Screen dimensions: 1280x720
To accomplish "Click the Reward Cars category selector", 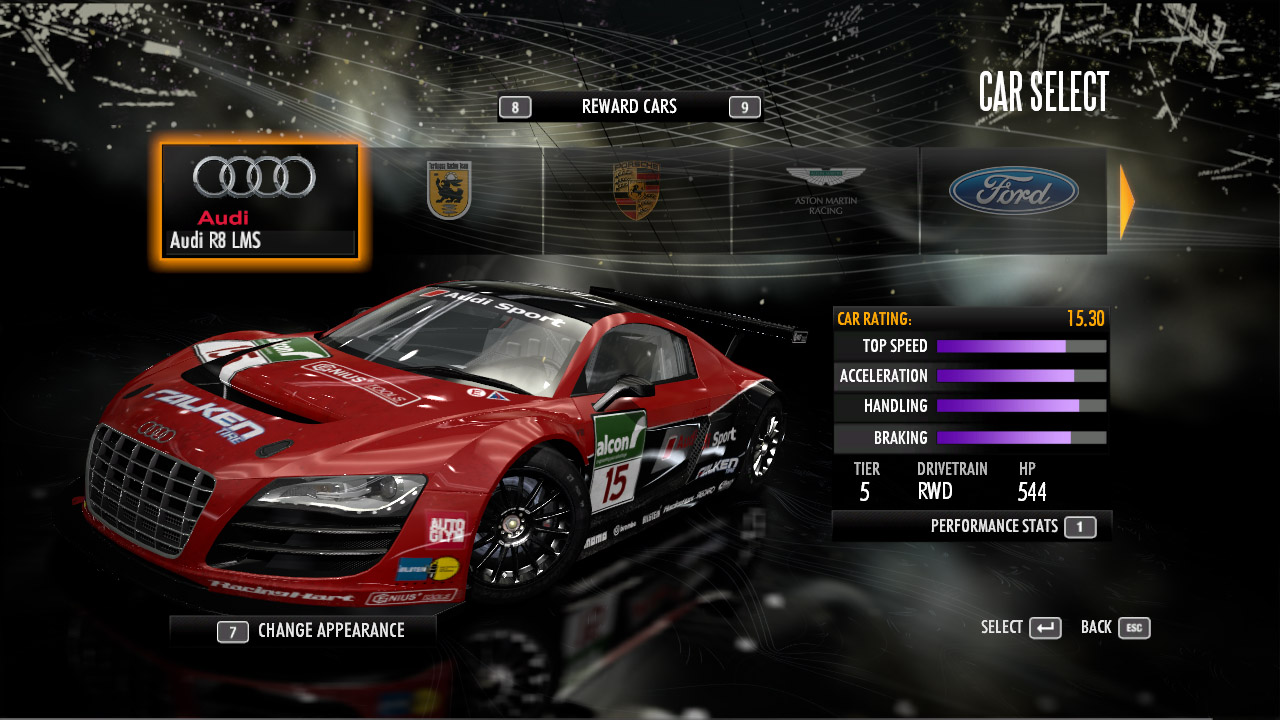I will click(x=629, y=107).
